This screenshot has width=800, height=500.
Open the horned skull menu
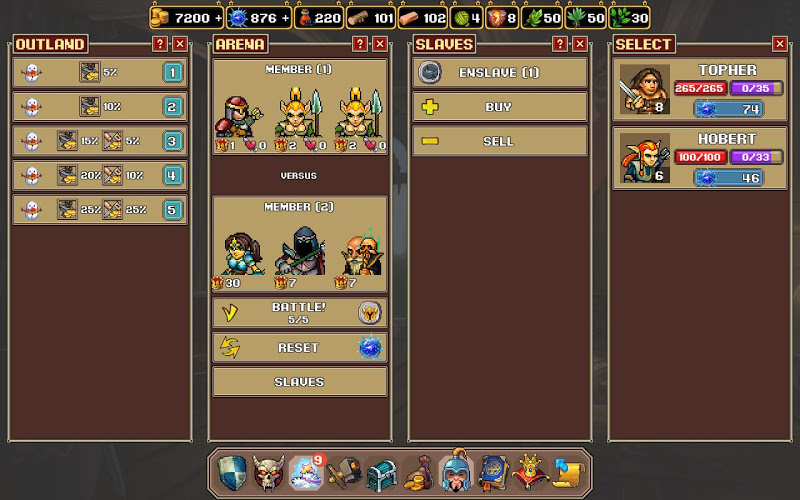coord(267,472)
